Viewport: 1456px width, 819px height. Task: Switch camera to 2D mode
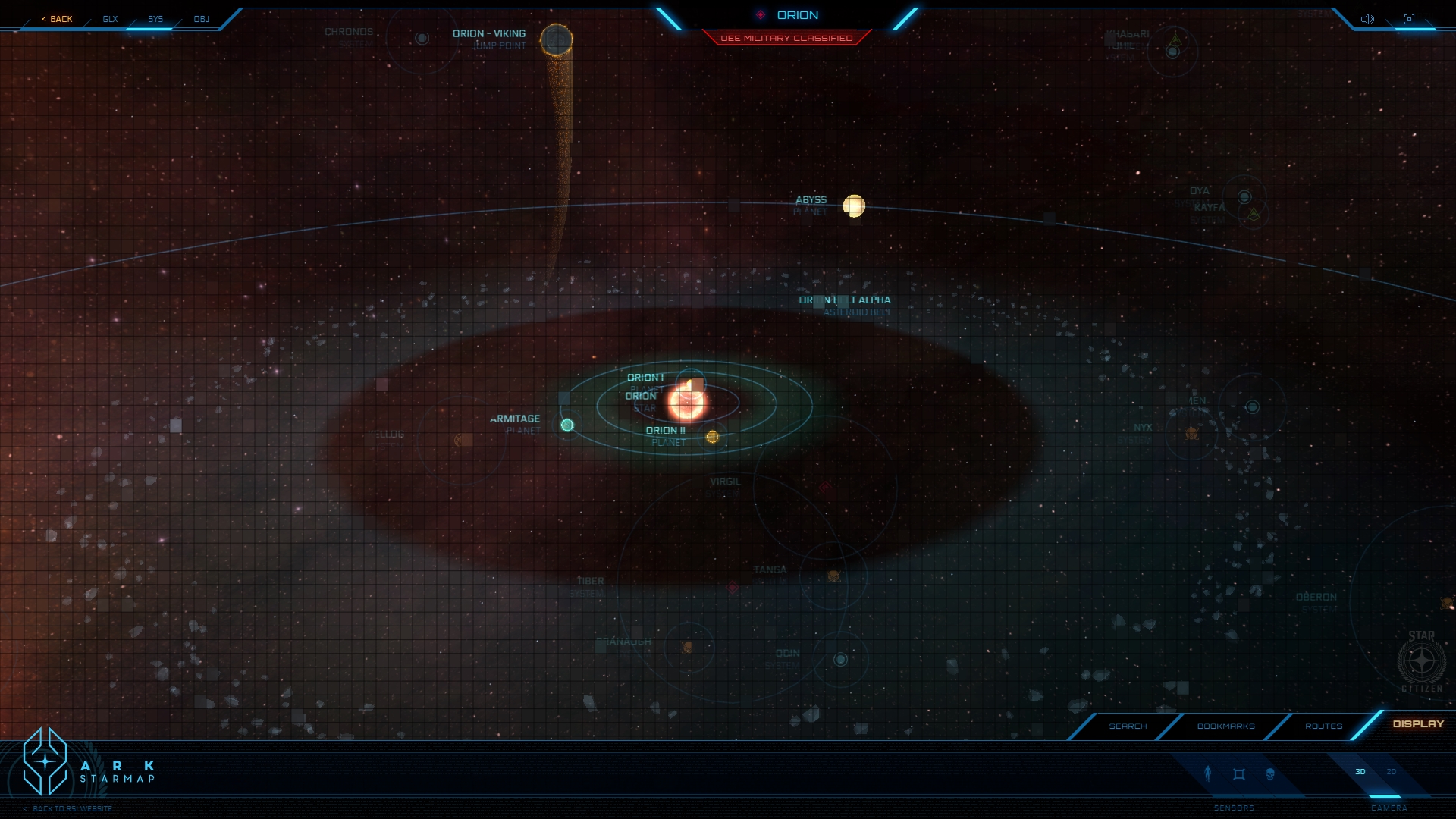(1392, 772)
